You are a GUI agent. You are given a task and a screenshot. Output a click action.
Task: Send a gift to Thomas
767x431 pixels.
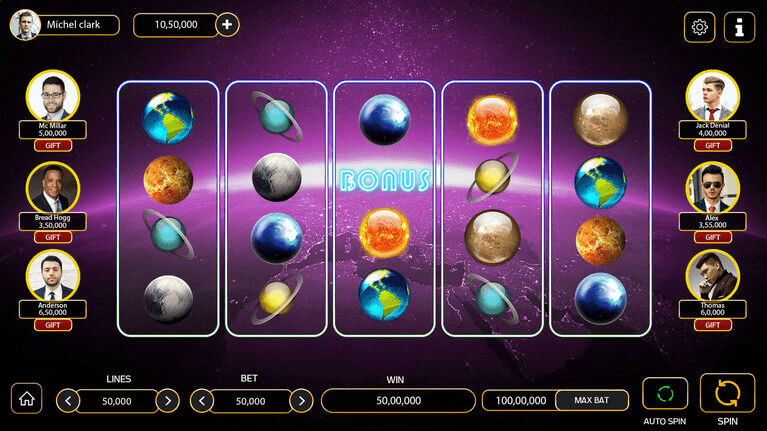click(712, 325)
